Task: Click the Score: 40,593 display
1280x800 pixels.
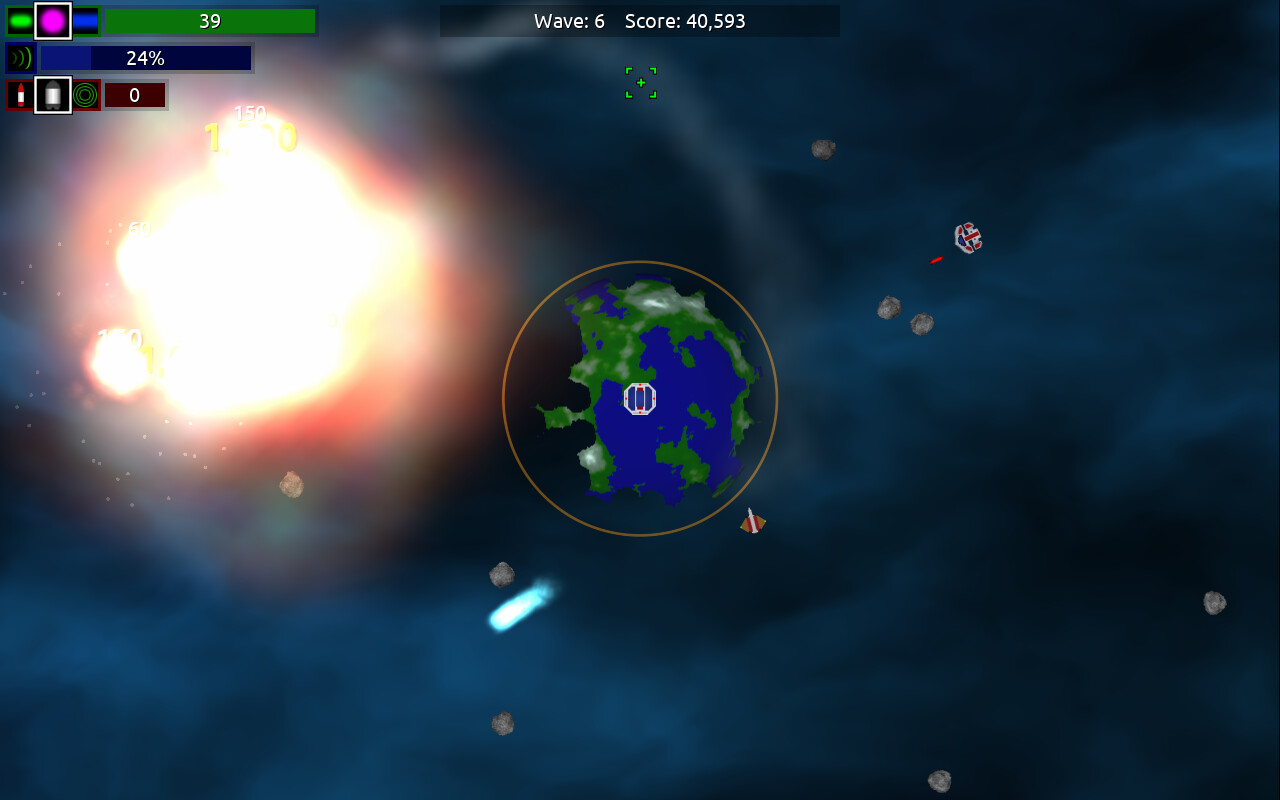Action: pyautogui.click(x=685, y=20)
